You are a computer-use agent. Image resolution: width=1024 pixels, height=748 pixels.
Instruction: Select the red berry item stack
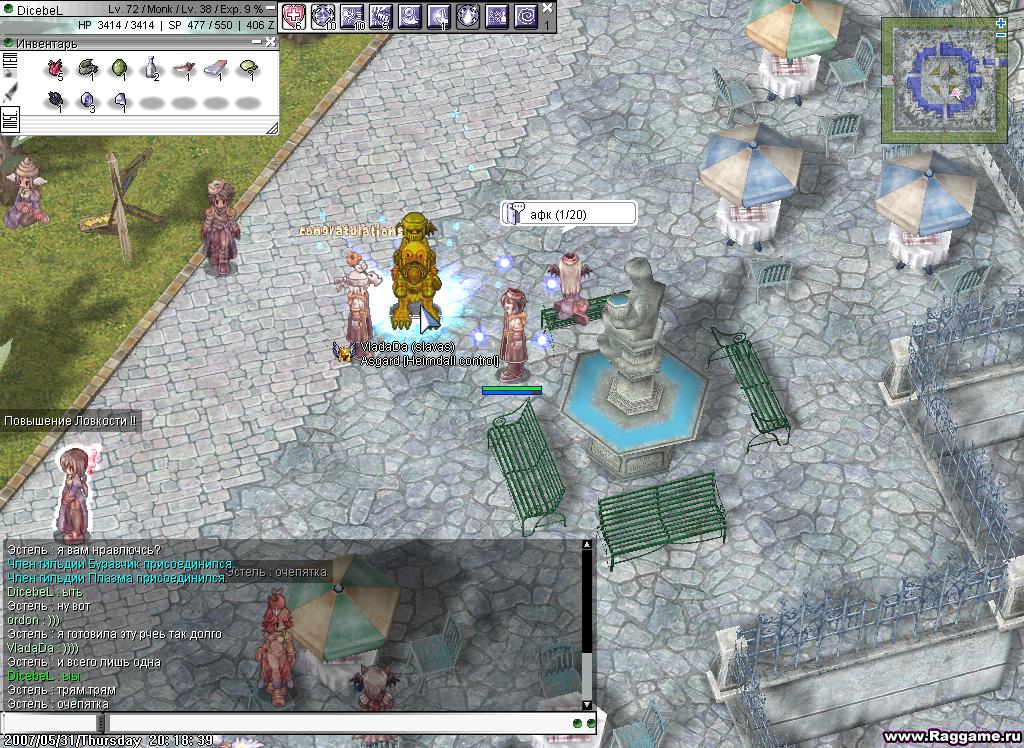tap(55, 68)
